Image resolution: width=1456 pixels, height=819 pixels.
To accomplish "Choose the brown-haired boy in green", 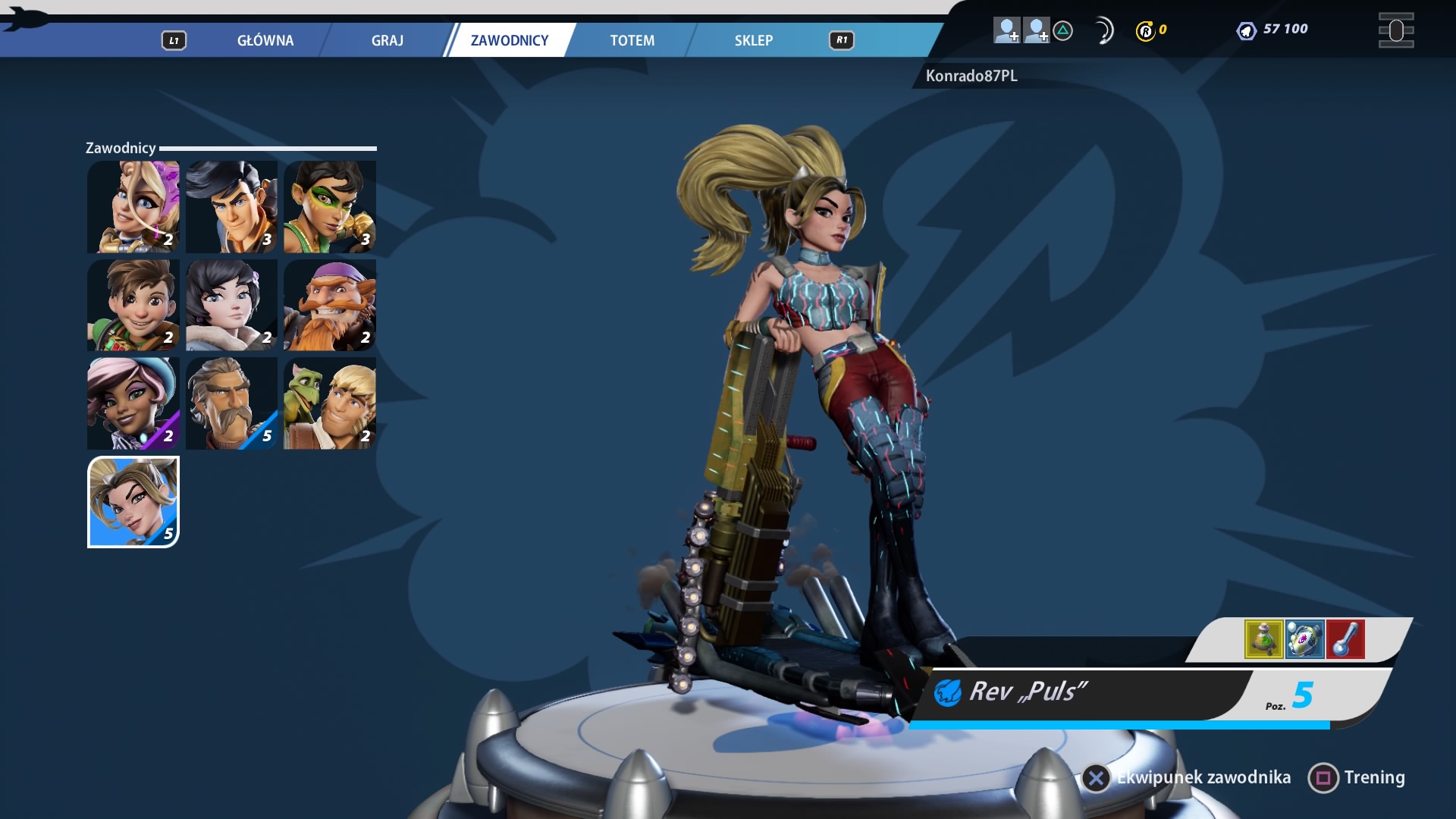I will (x=133, y=305).
